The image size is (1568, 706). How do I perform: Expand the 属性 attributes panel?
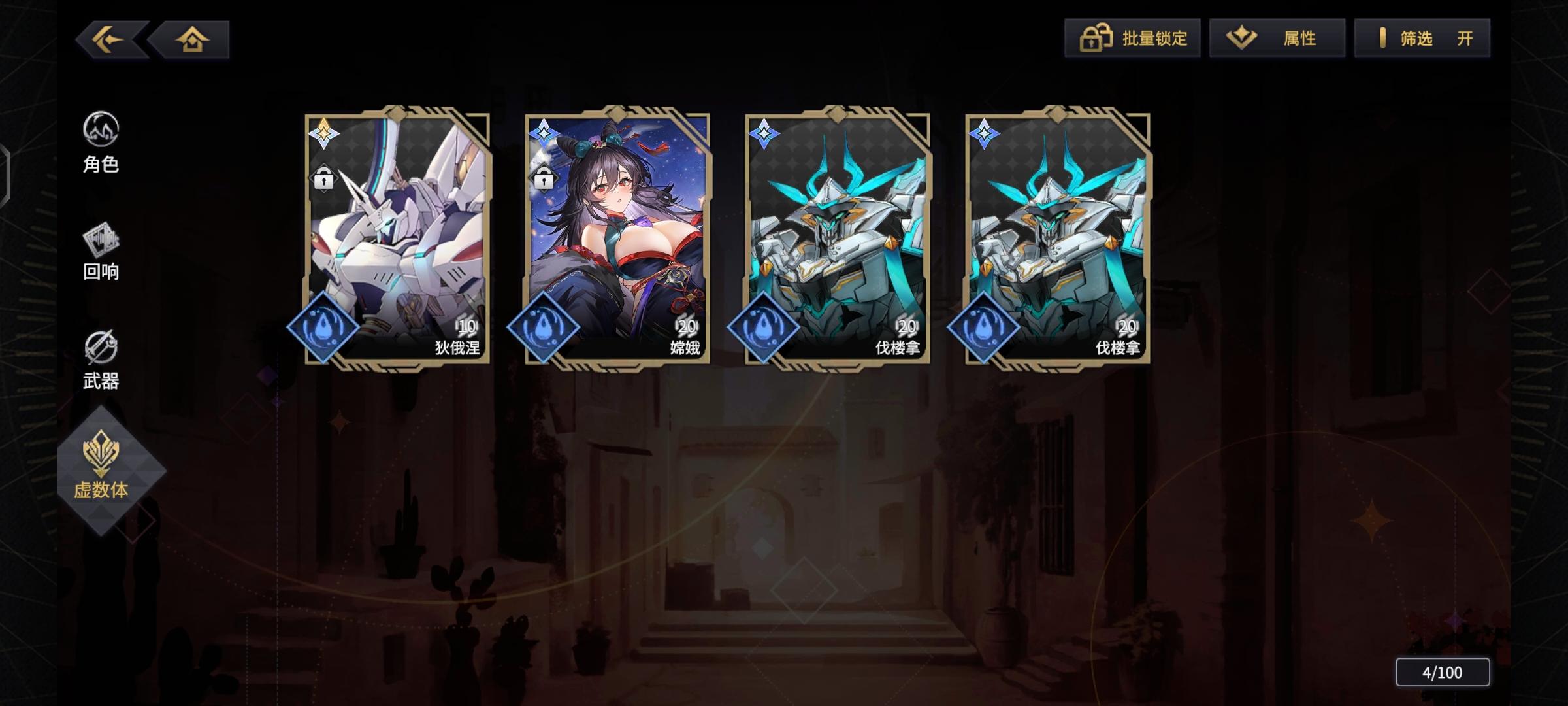coord(1276,39)
